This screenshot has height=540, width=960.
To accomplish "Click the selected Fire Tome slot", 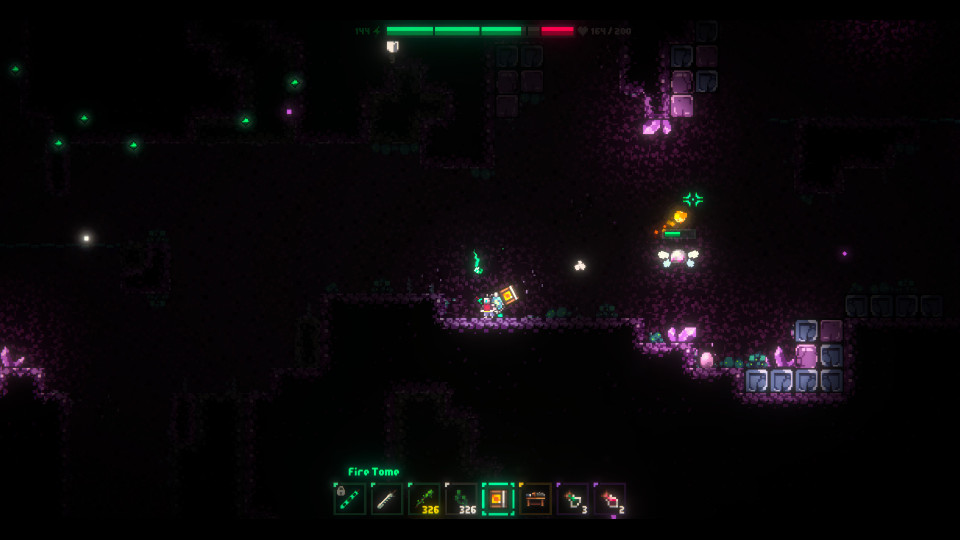I will pos(498,498).
